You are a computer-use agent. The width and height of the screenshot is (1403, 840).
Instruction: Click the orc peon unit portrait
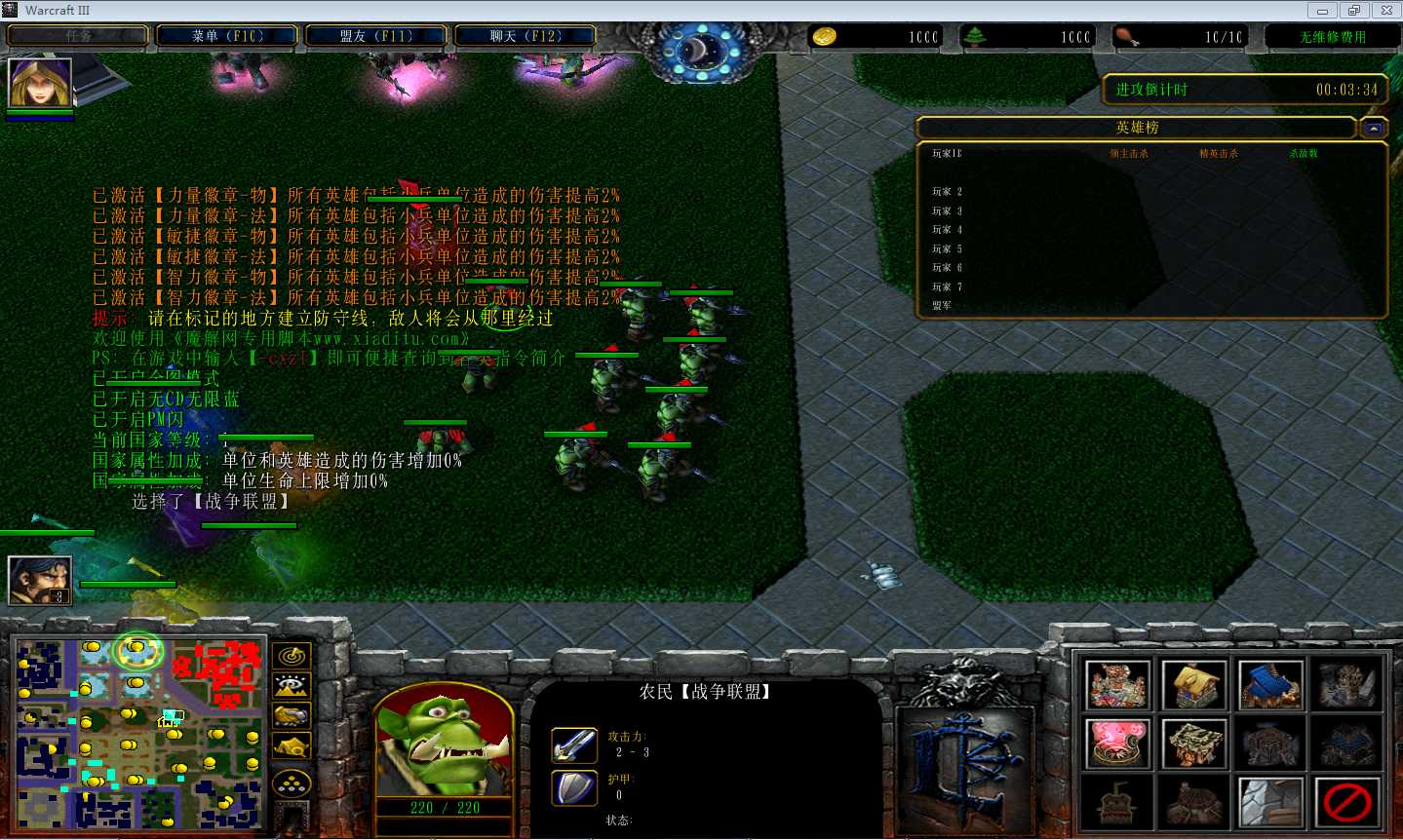tap(444, 743)
